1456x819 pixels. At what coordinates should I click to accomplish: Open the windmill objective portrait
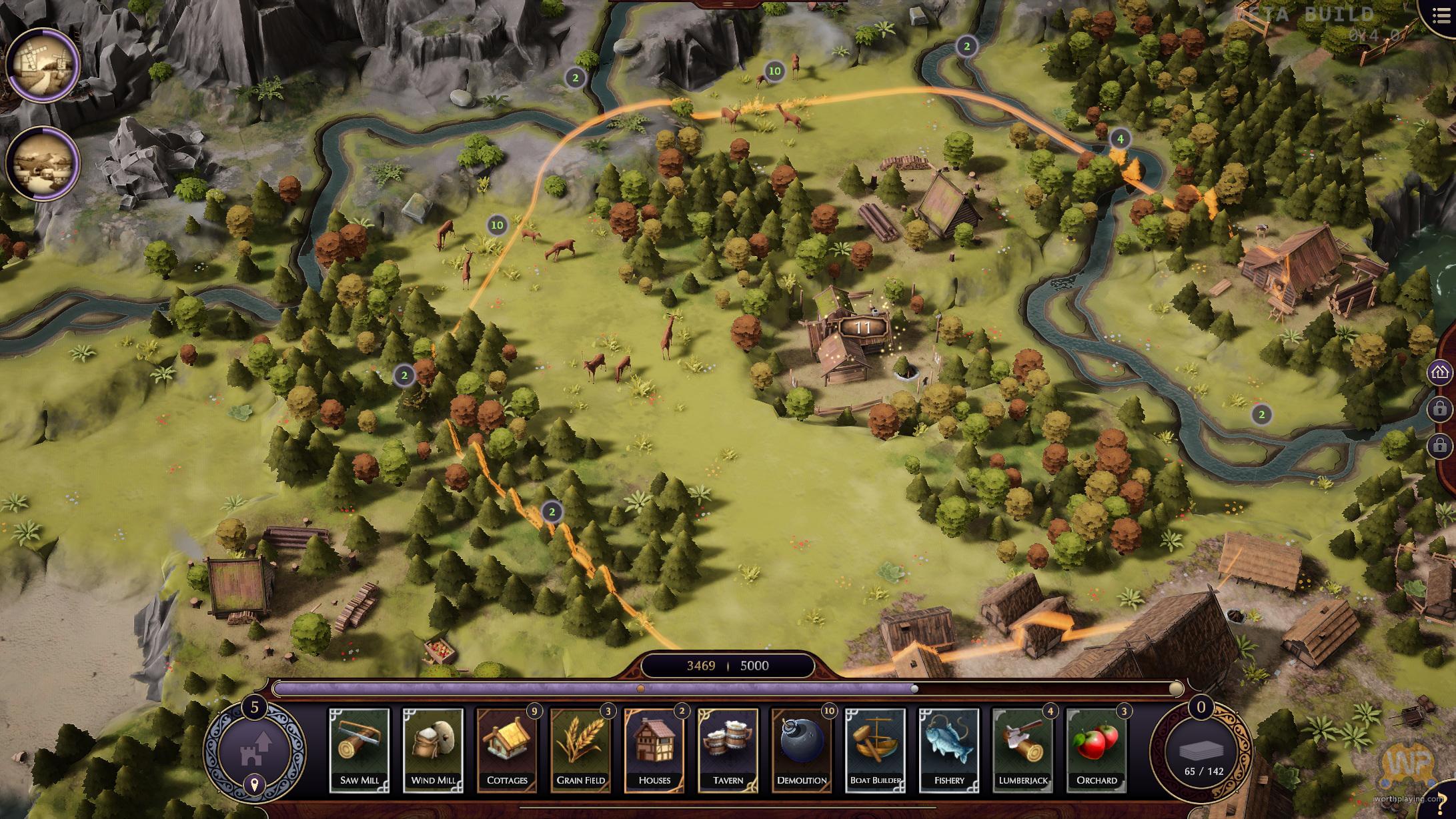pos(43,65)
